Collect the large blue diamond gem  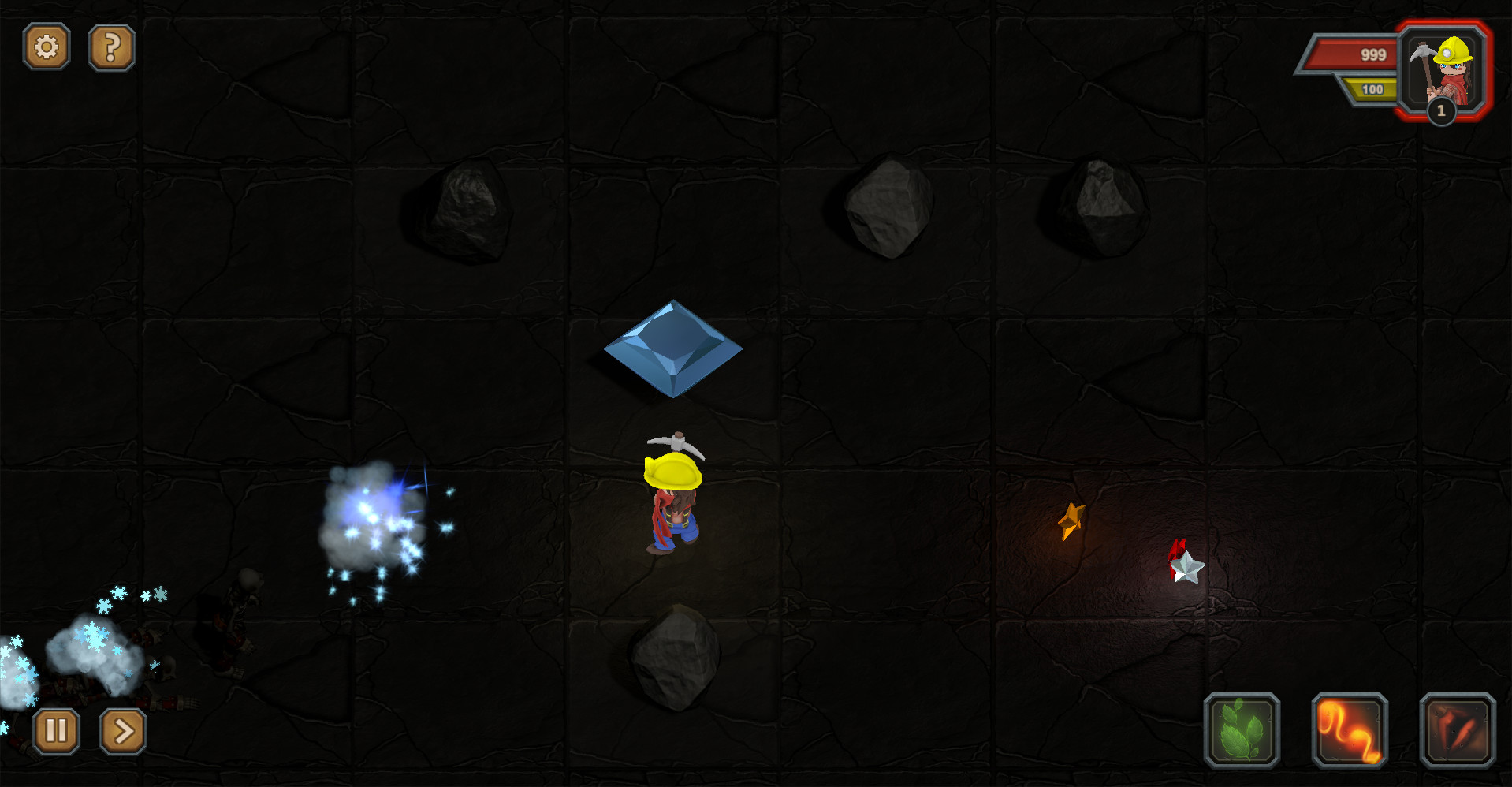[x=672, y=348]
